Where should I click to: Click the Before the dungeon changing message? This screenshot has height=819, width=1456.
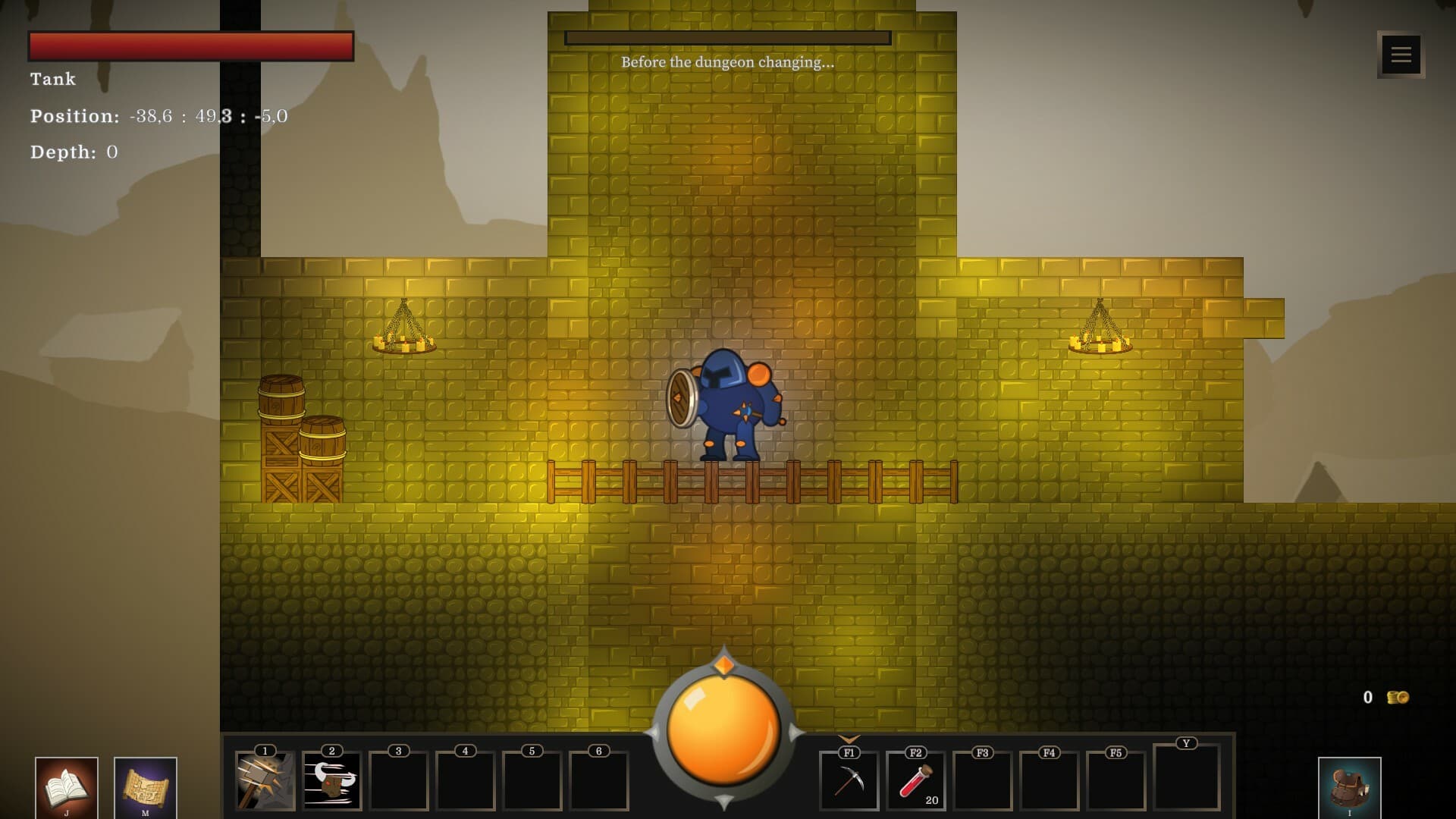pos(727,62)
